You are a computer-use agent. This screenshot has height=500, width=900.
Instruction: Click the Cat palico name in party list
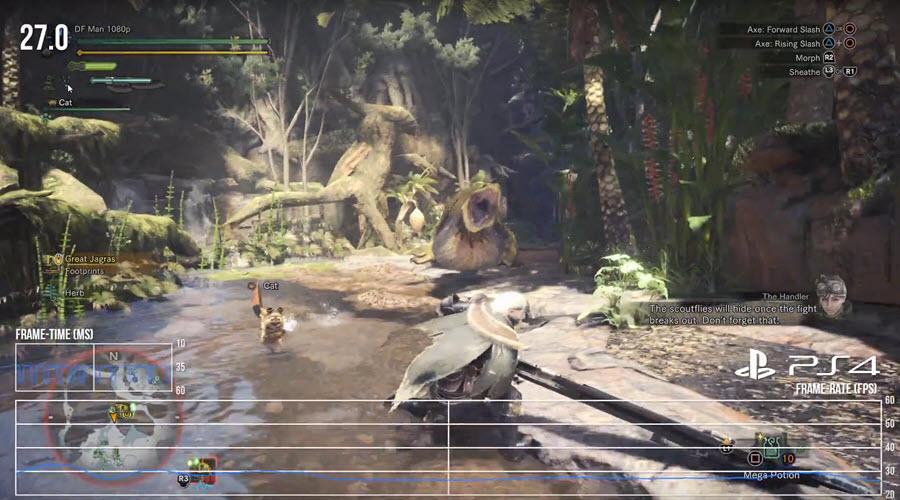(x=65, y=103)
